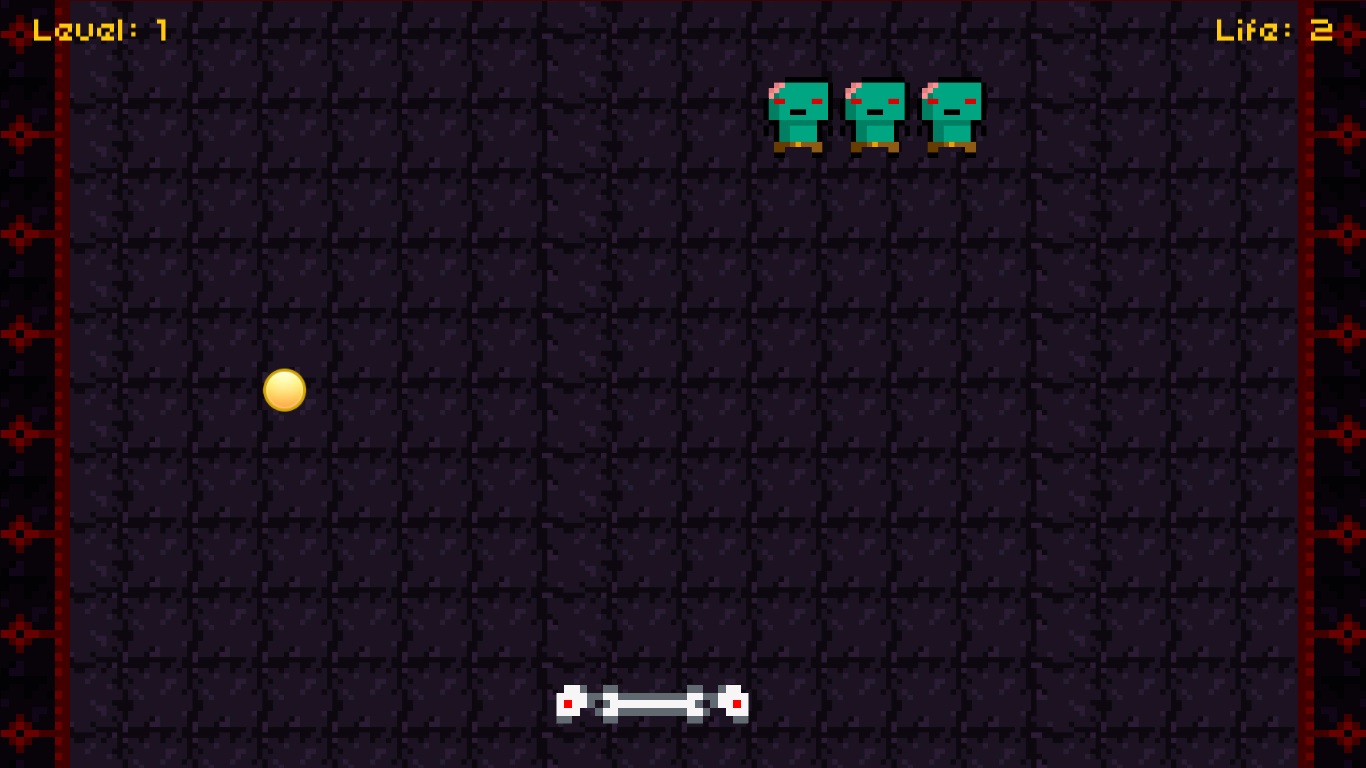This screenshot has width=1366, height=768.
Task: Click the left zombie's black mouth
Action: pos(797,111)
